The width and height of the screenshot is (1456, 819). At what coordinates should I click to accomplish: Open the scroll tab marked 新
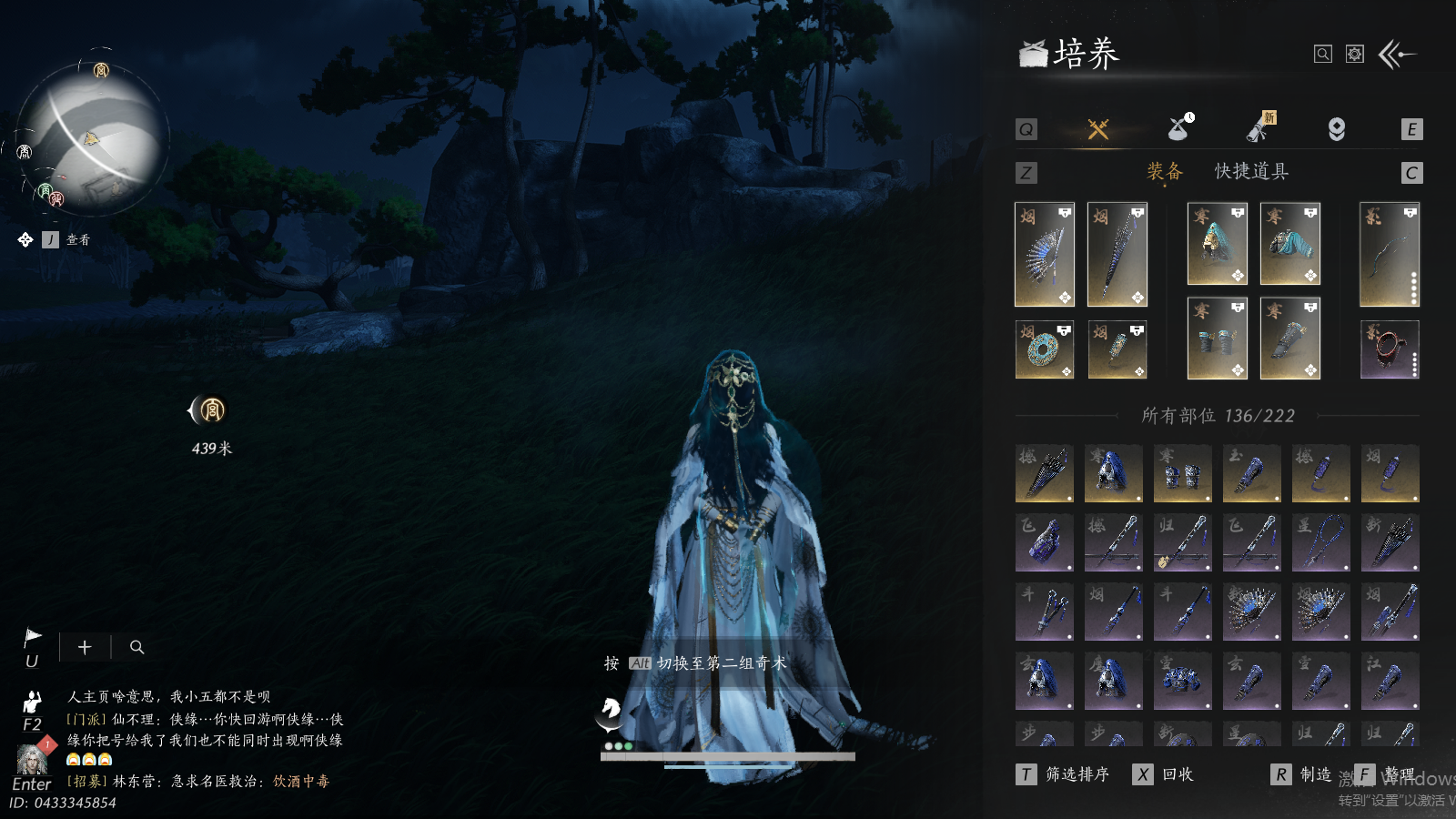[1260, 128]
